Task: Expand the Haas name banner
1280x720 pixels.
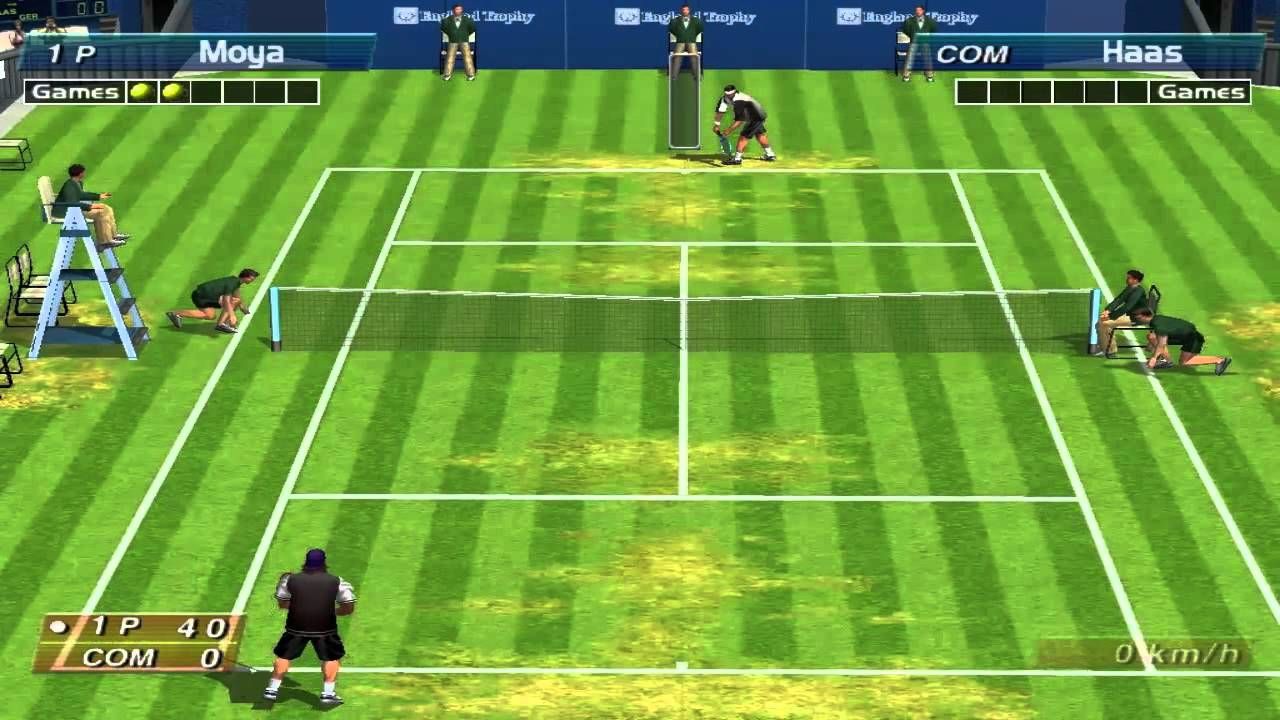Action: pos(1140,51)
